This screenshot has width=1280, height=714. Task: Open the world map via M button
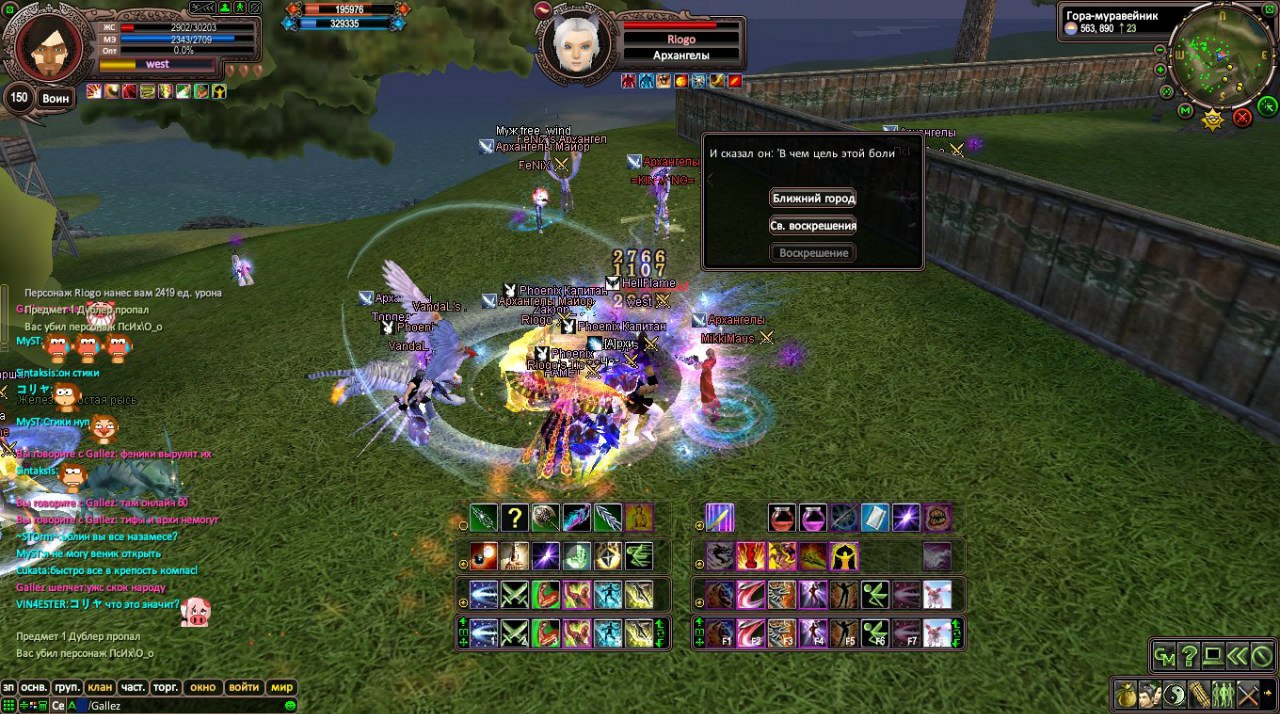coord(1185,110)
